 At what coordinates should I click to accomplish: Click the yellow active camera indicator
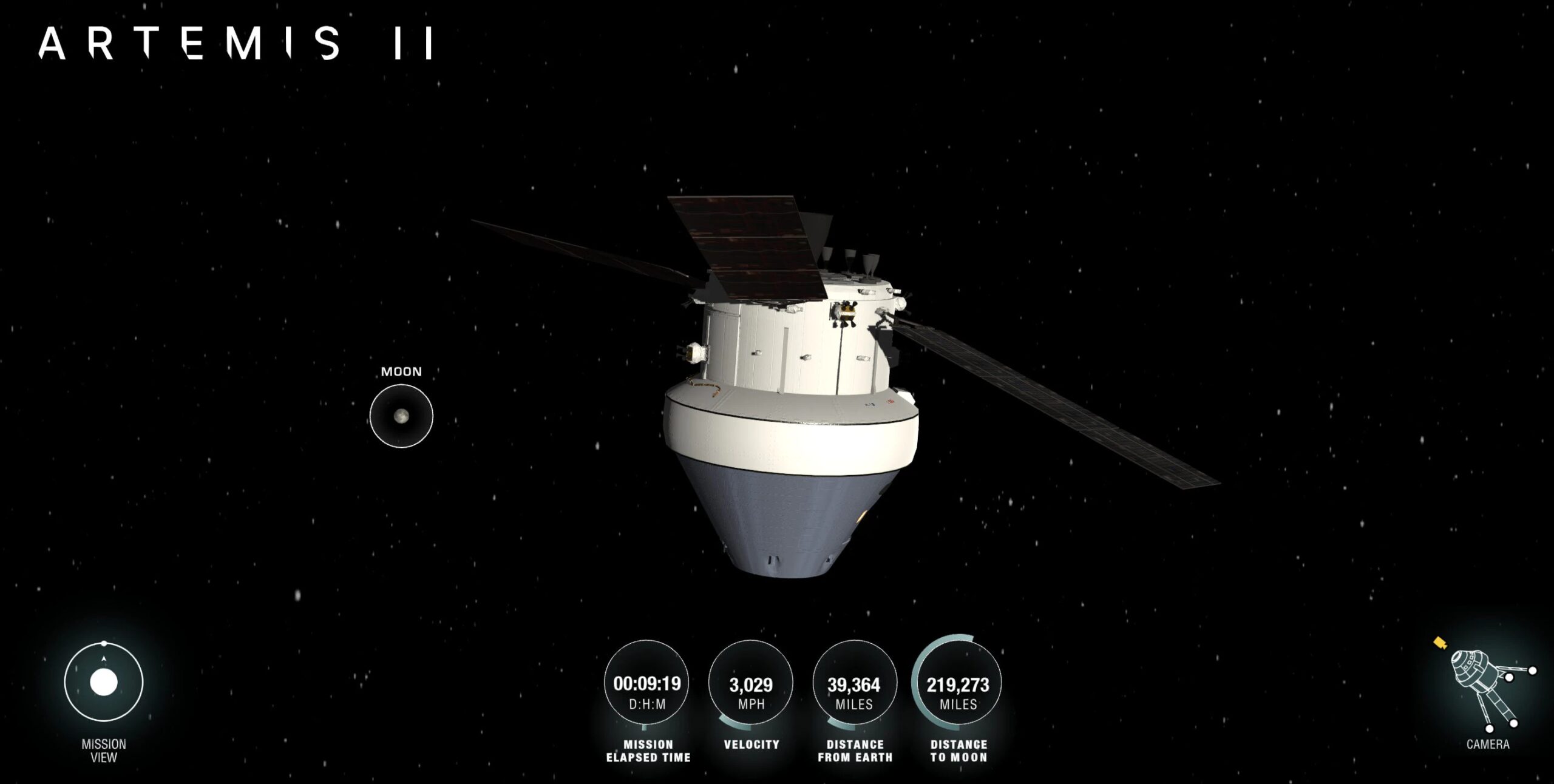1440,644
